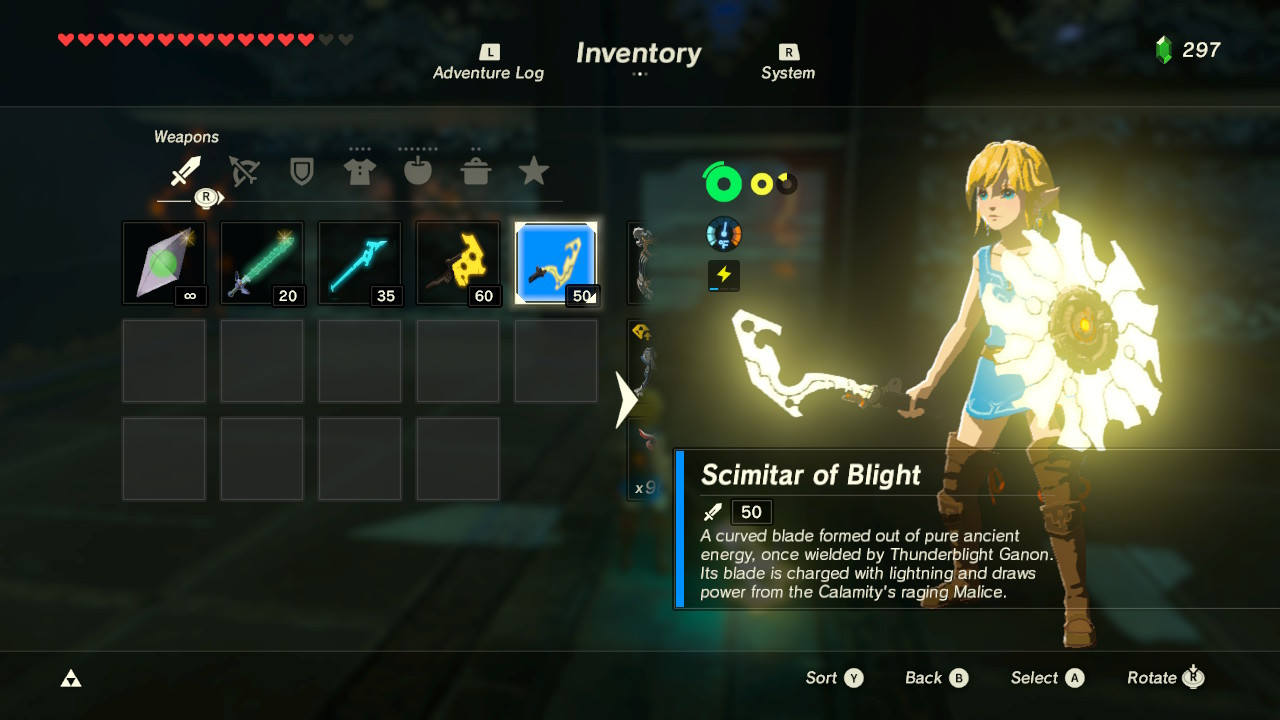Open the cooking pot Food category icon
The image size is (1280, 720).
(476, 170)
